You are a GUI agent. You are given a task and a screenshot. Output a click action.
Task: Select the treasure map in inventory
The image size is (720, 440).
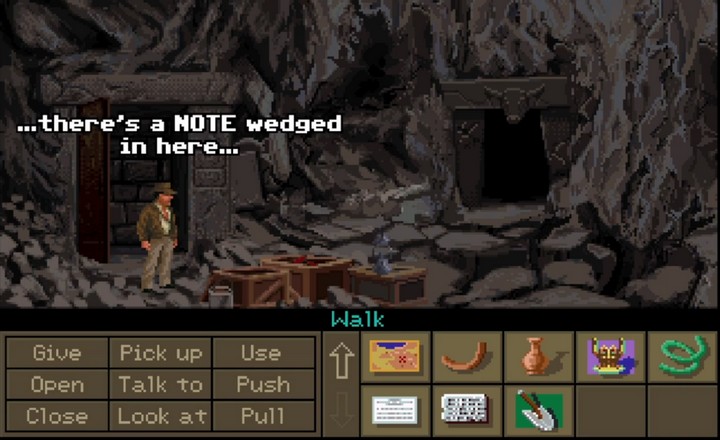(395, 357)
